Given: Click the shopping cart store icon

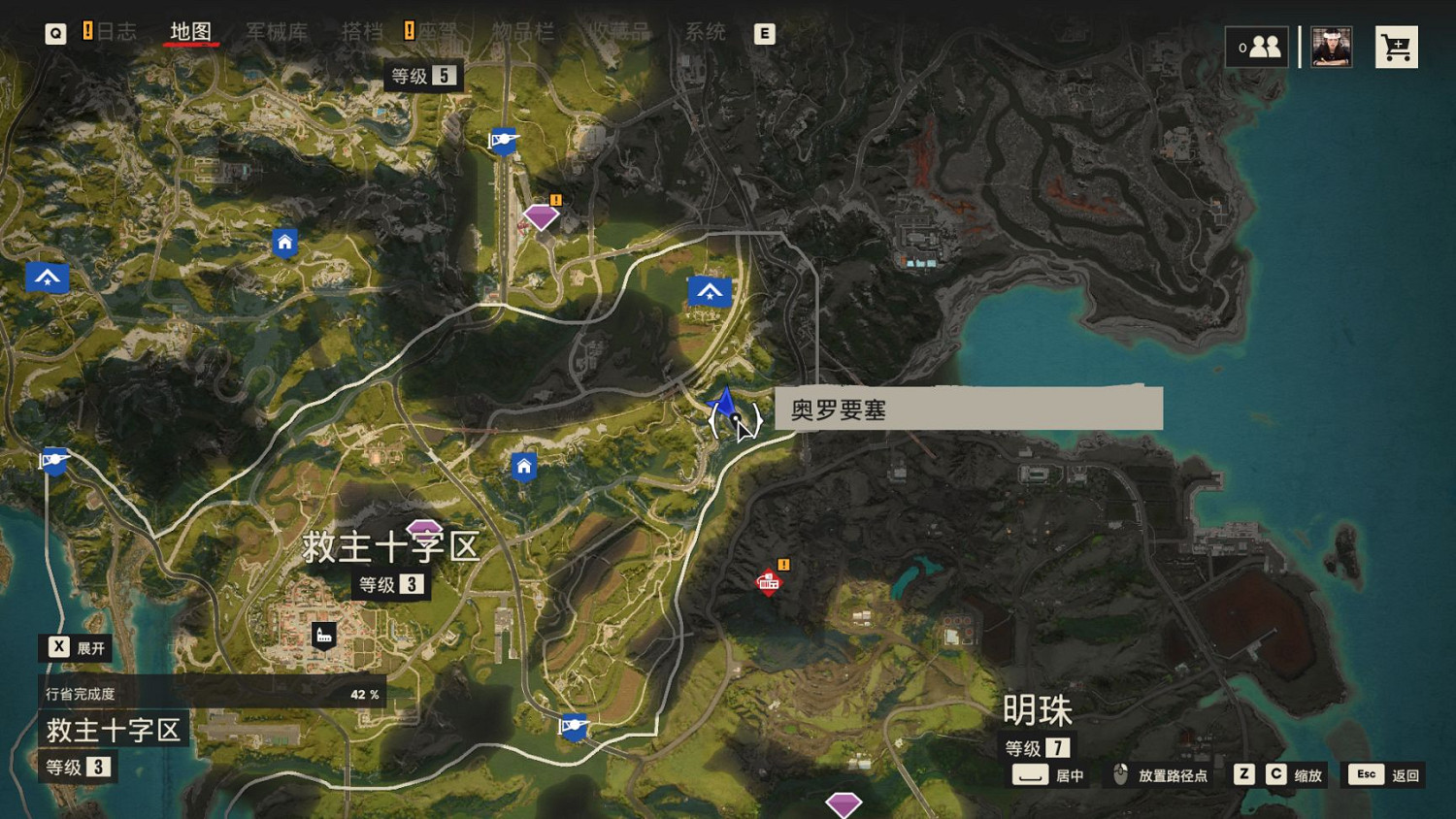Looking at the screenshot, I should [1397, 46].
